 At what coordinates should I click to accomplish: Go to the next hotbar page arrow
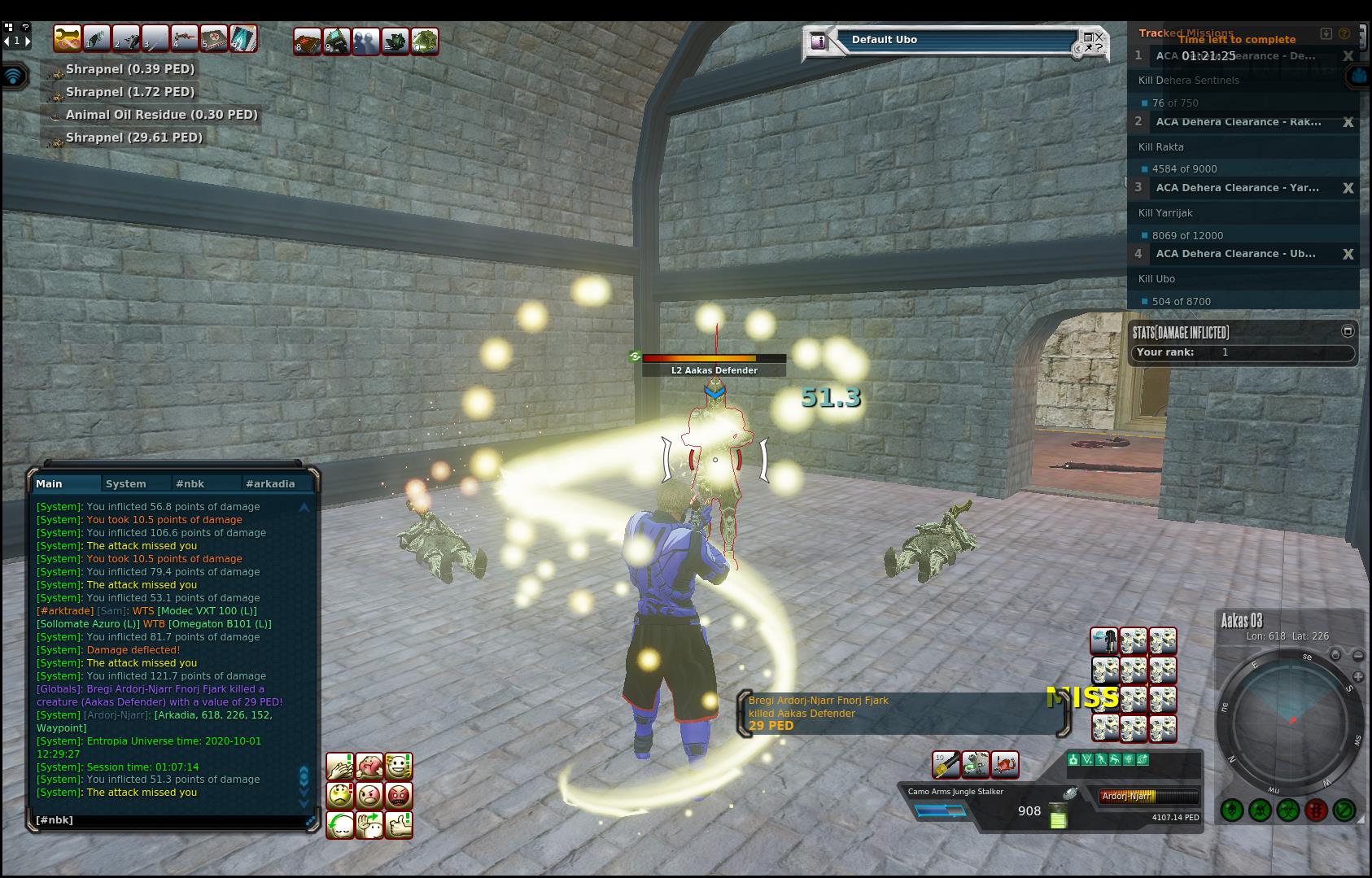point(28,41)
